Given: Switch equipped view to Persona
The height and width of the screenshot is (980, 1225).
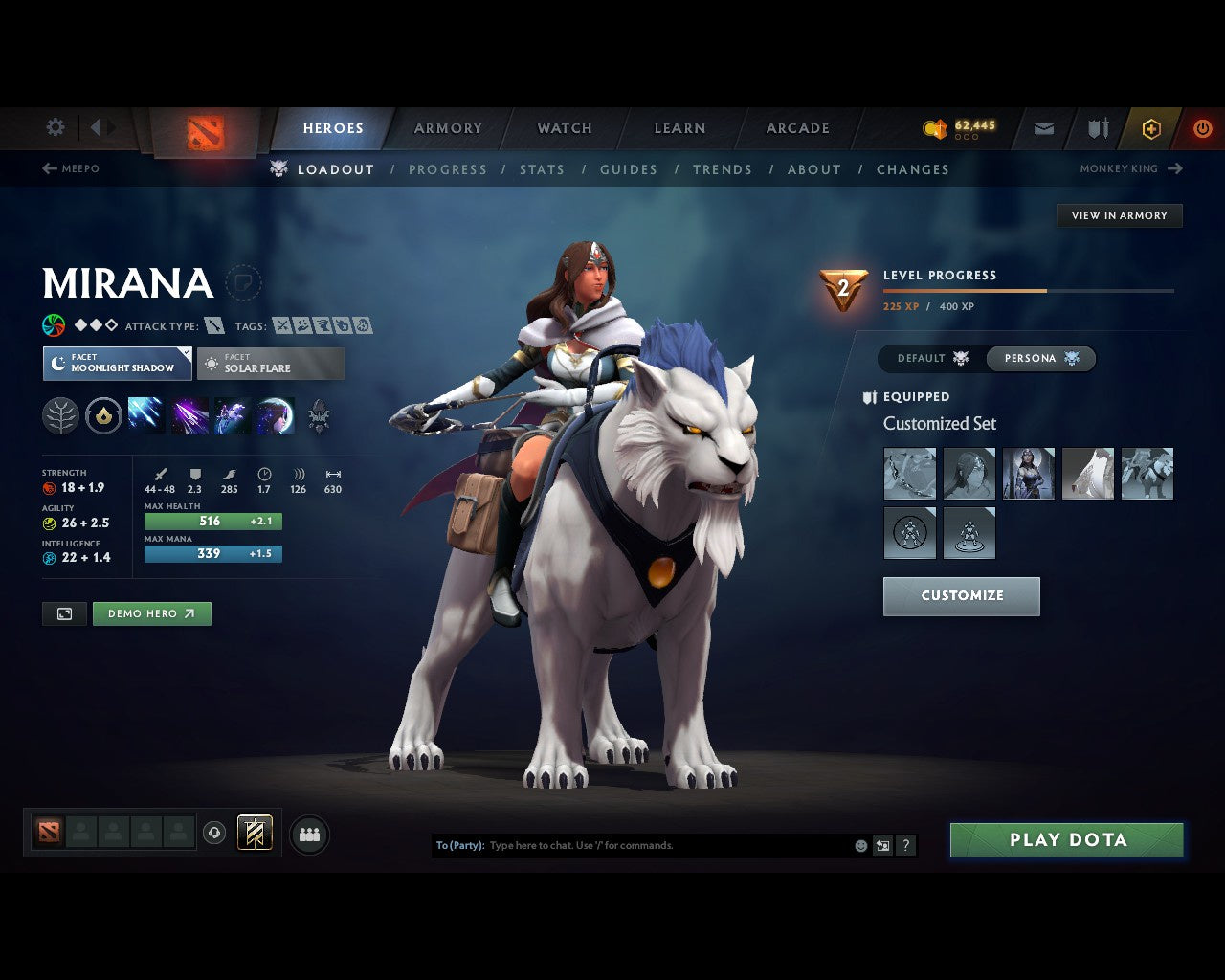Looking at the screenshot, I should click(x=1041, y=358).
